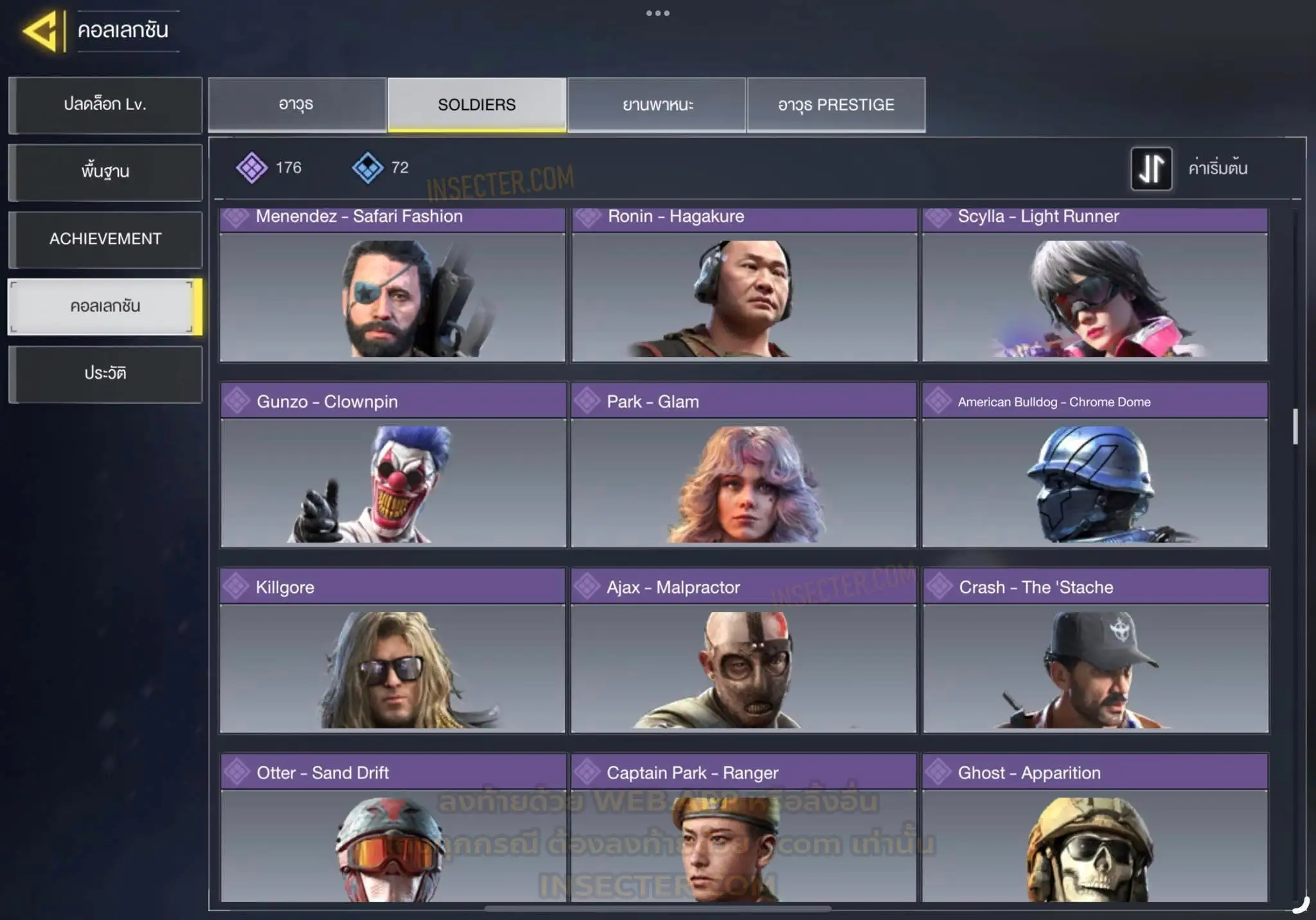Open the ACHIEVEMENT section
This screenshot has height=920, width=1316.
pyautogui.click(x=105, y=239)
